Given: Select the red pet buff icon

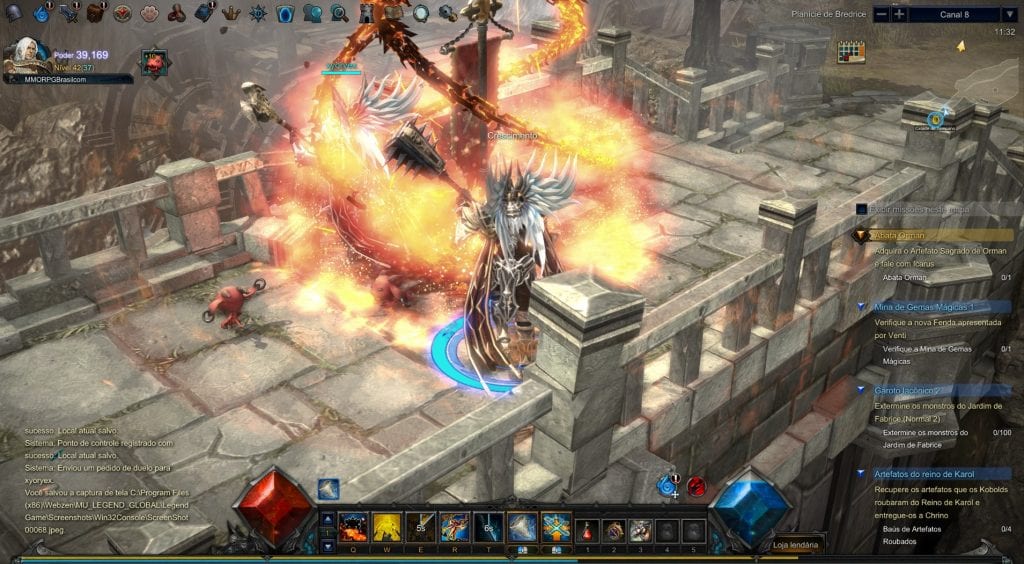Looking at the screenshot, I should 155,62.
